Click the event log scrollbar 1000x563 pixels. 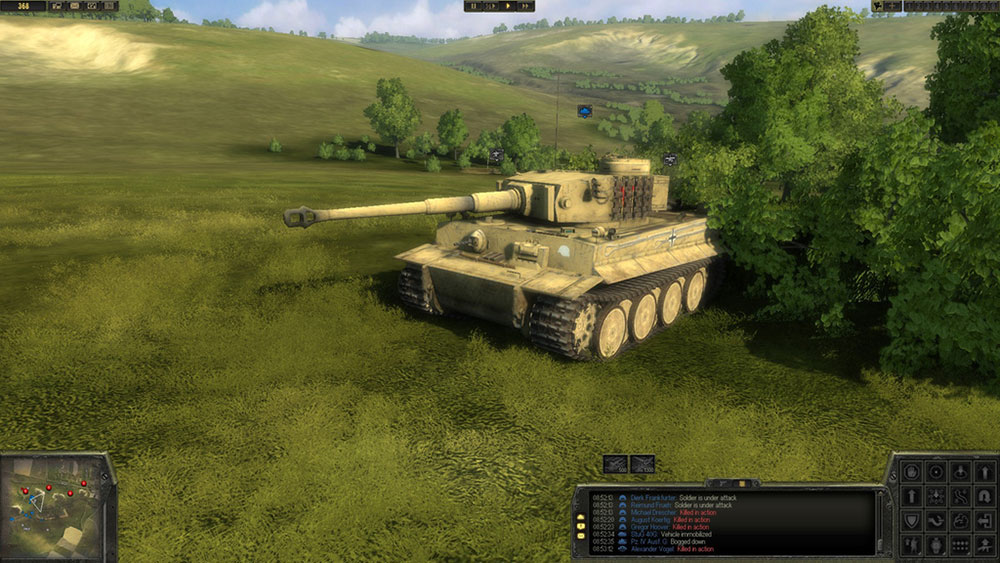pos(881,522)
